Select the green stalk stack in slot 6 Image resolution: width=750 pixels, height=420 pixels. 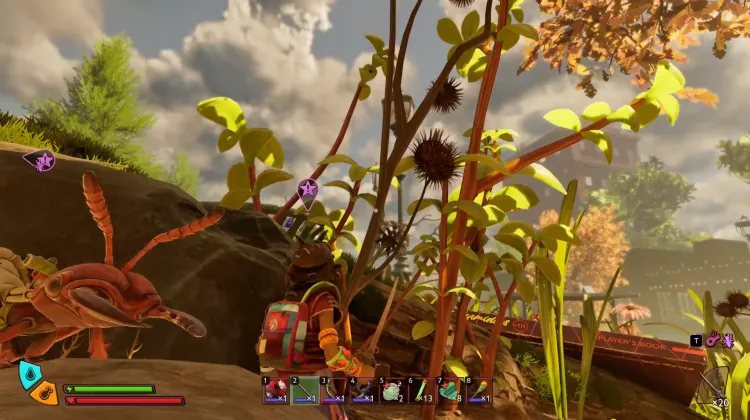pyautogui.click(x=421, y=390)
